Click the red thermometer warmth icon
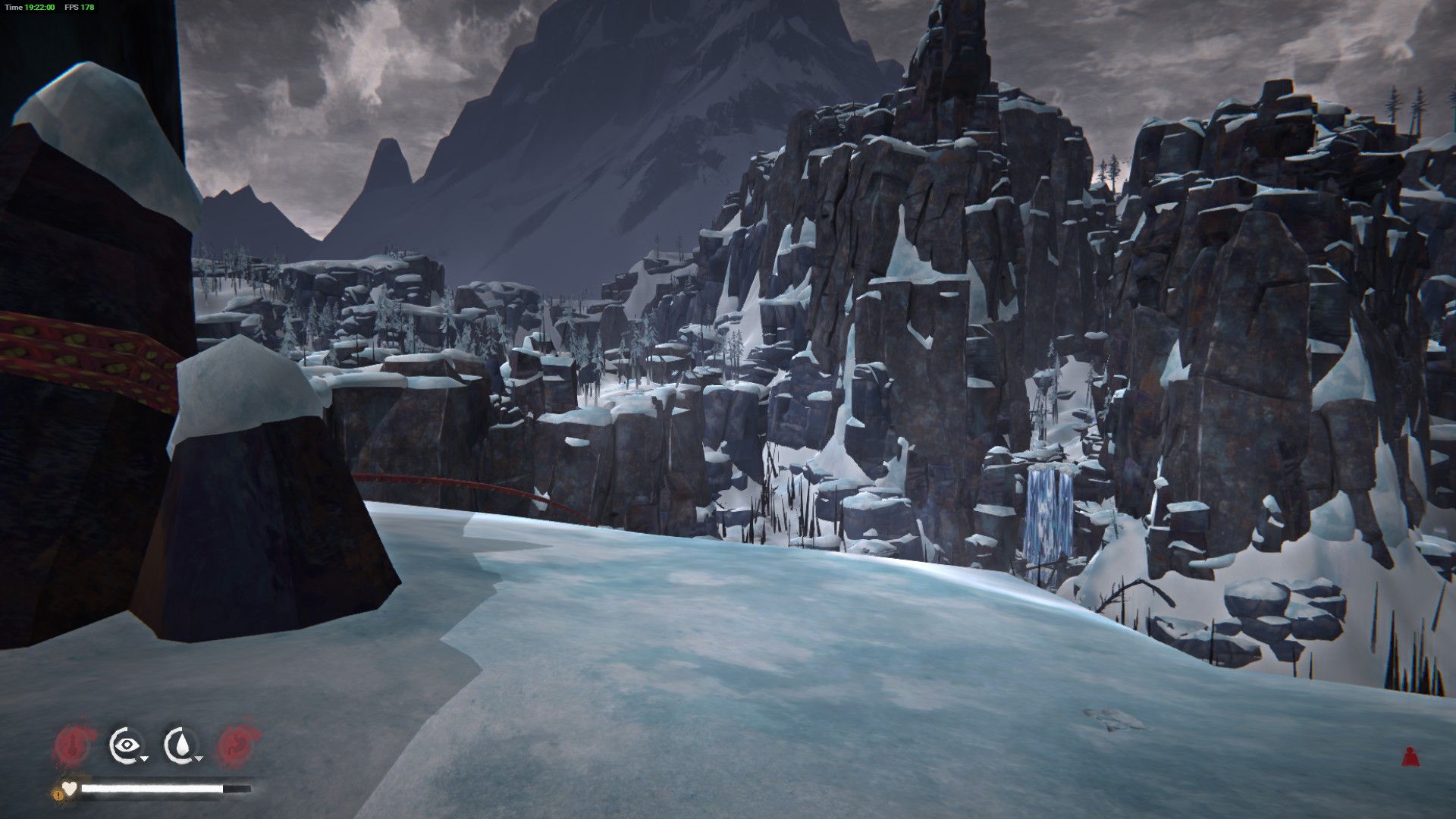Image resolution: width=1456 pixels, height=819 pixels. point(74,745)
